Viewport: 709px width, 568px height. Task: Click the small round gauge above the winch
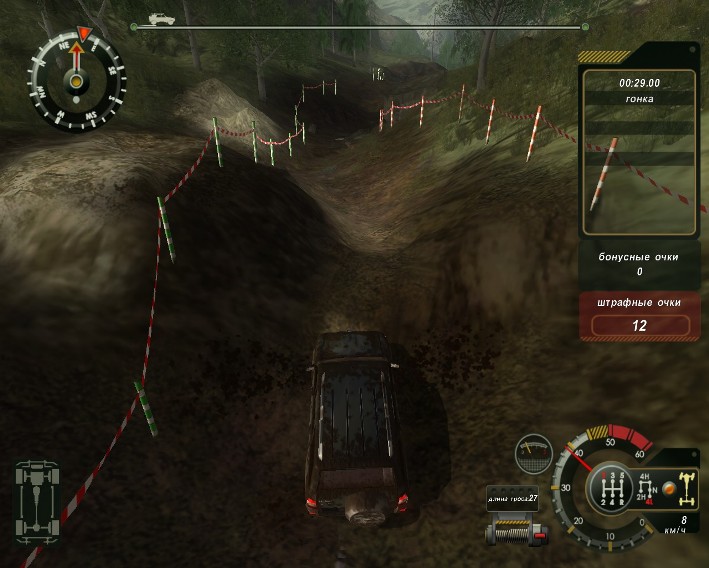(533, 452)
